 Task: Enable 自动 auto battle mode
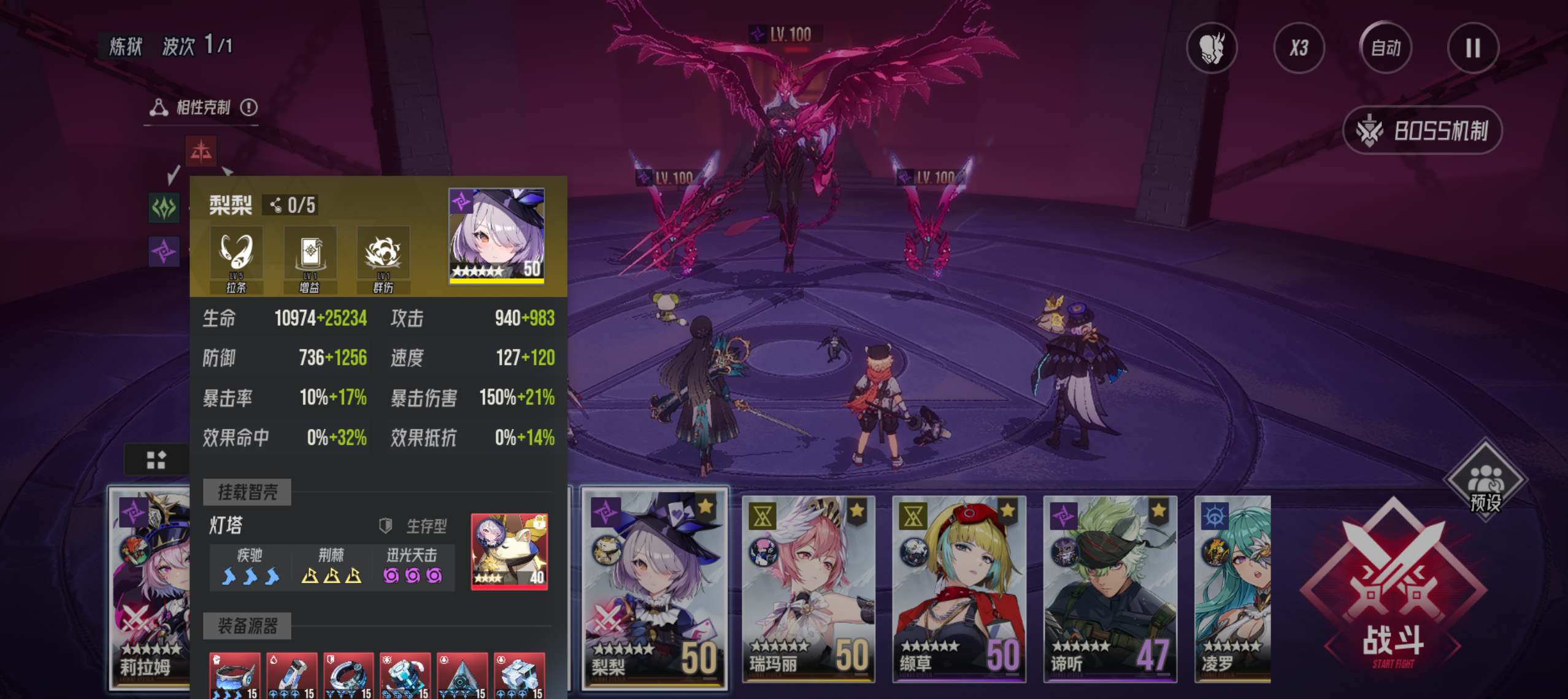1385,48
